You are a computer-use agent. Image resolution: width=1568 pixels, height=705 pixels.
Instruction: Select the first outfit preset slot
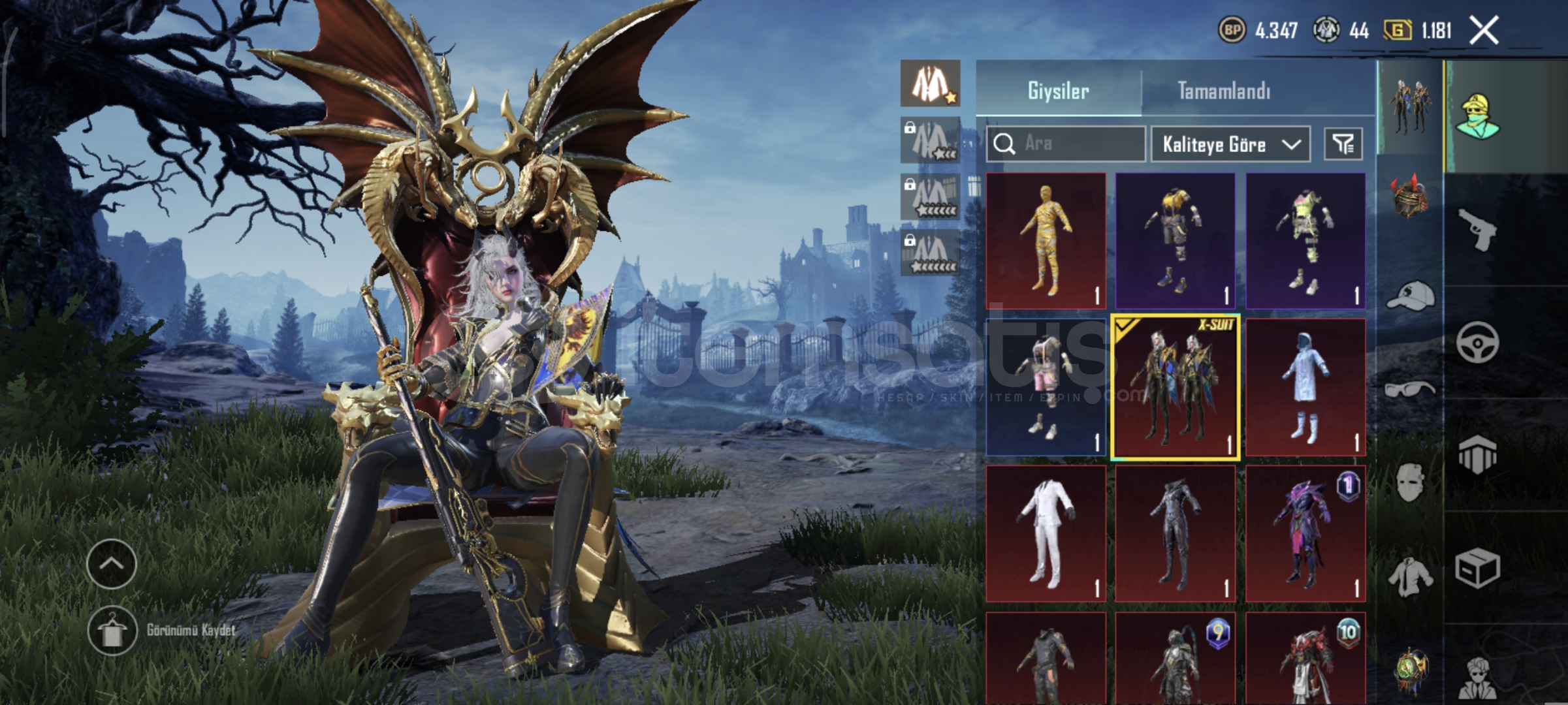point(930,84)
